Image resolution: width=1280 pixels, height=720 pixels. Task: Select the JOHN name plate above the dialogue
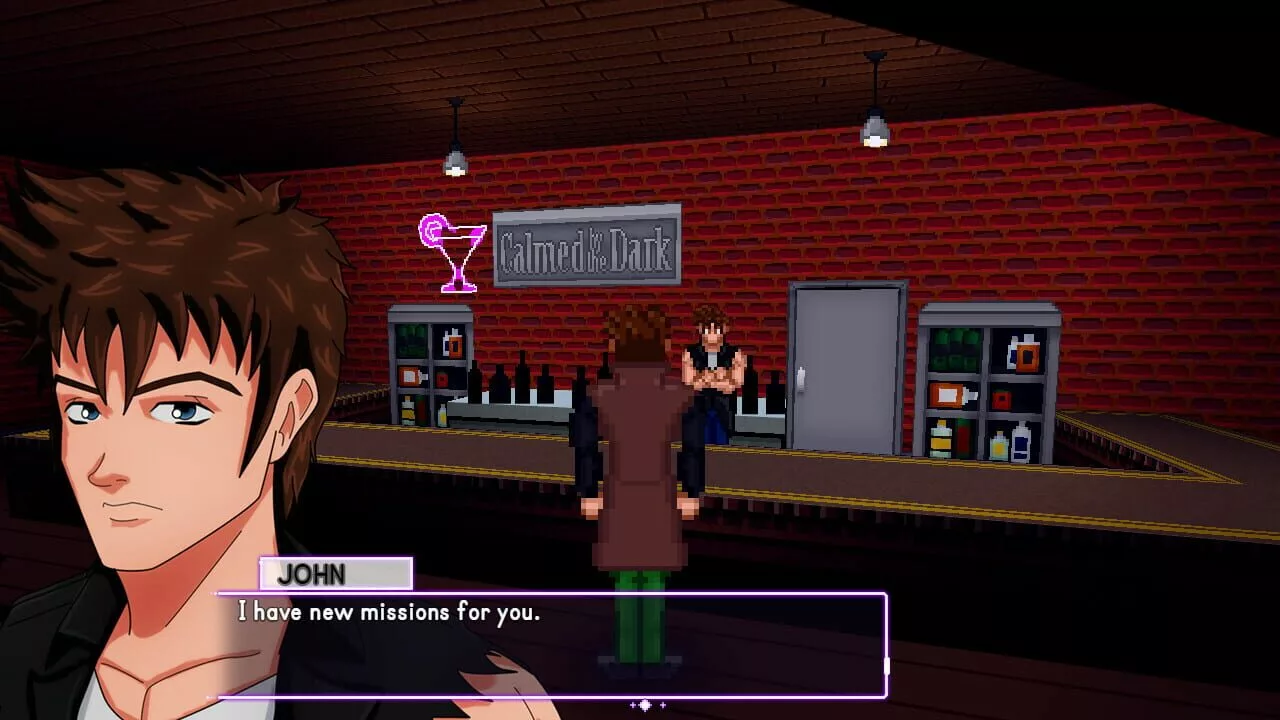coord(335,574)
